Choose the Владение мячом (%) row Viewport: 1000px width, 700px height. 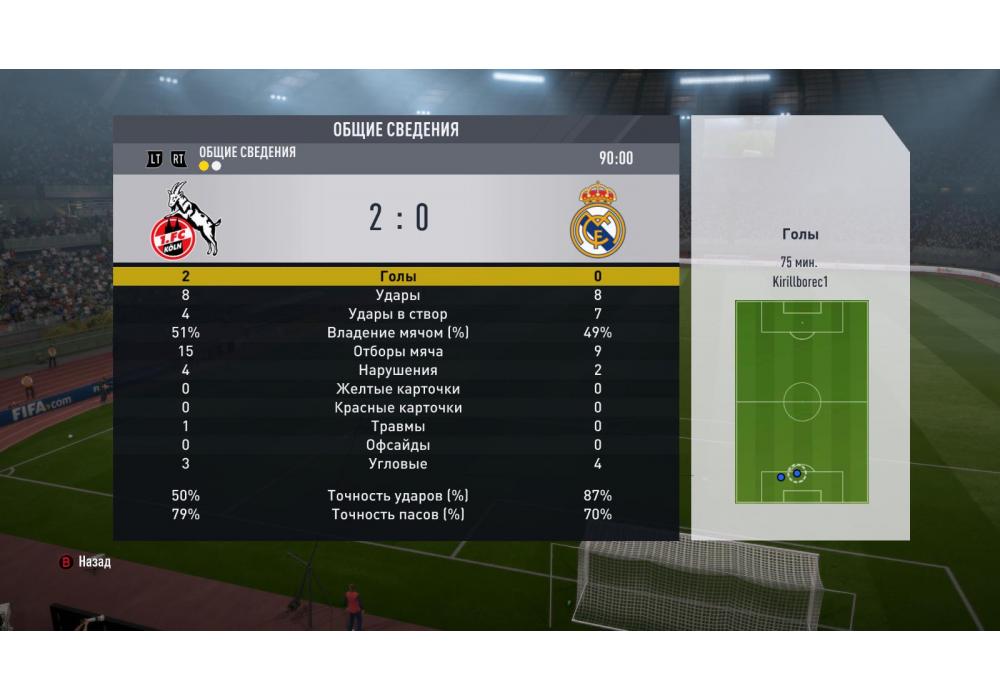(x=397, y=333)
